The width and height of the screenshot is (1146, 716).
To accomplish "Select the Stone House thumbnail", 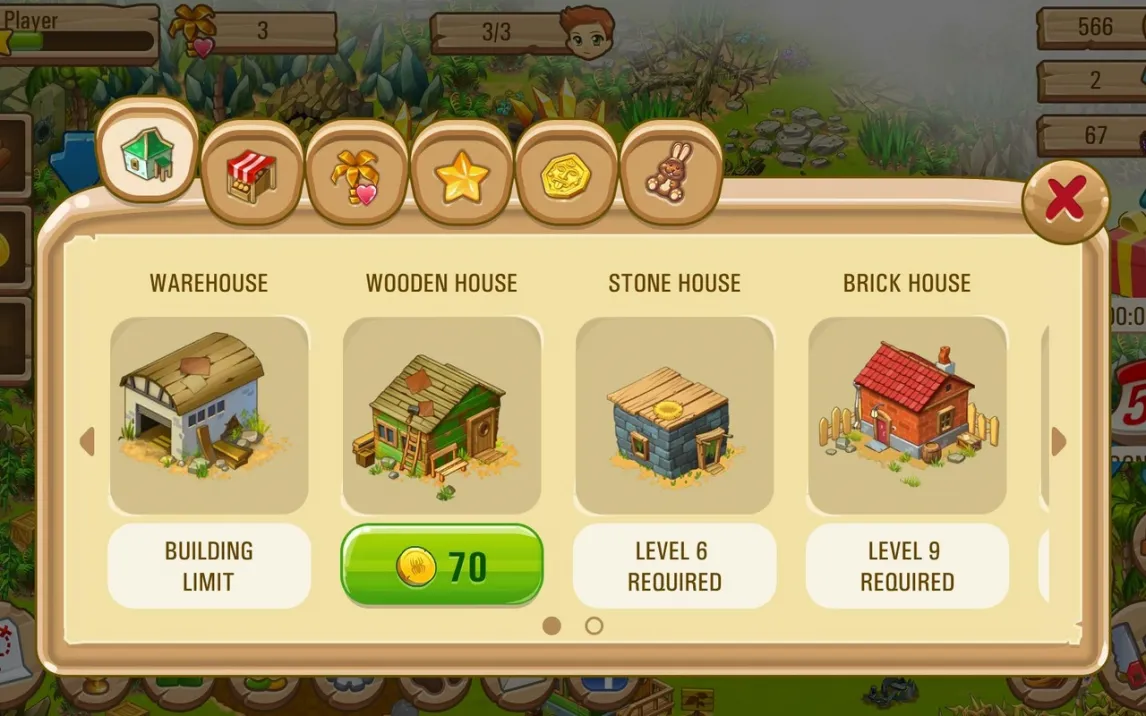I will 674,415.
